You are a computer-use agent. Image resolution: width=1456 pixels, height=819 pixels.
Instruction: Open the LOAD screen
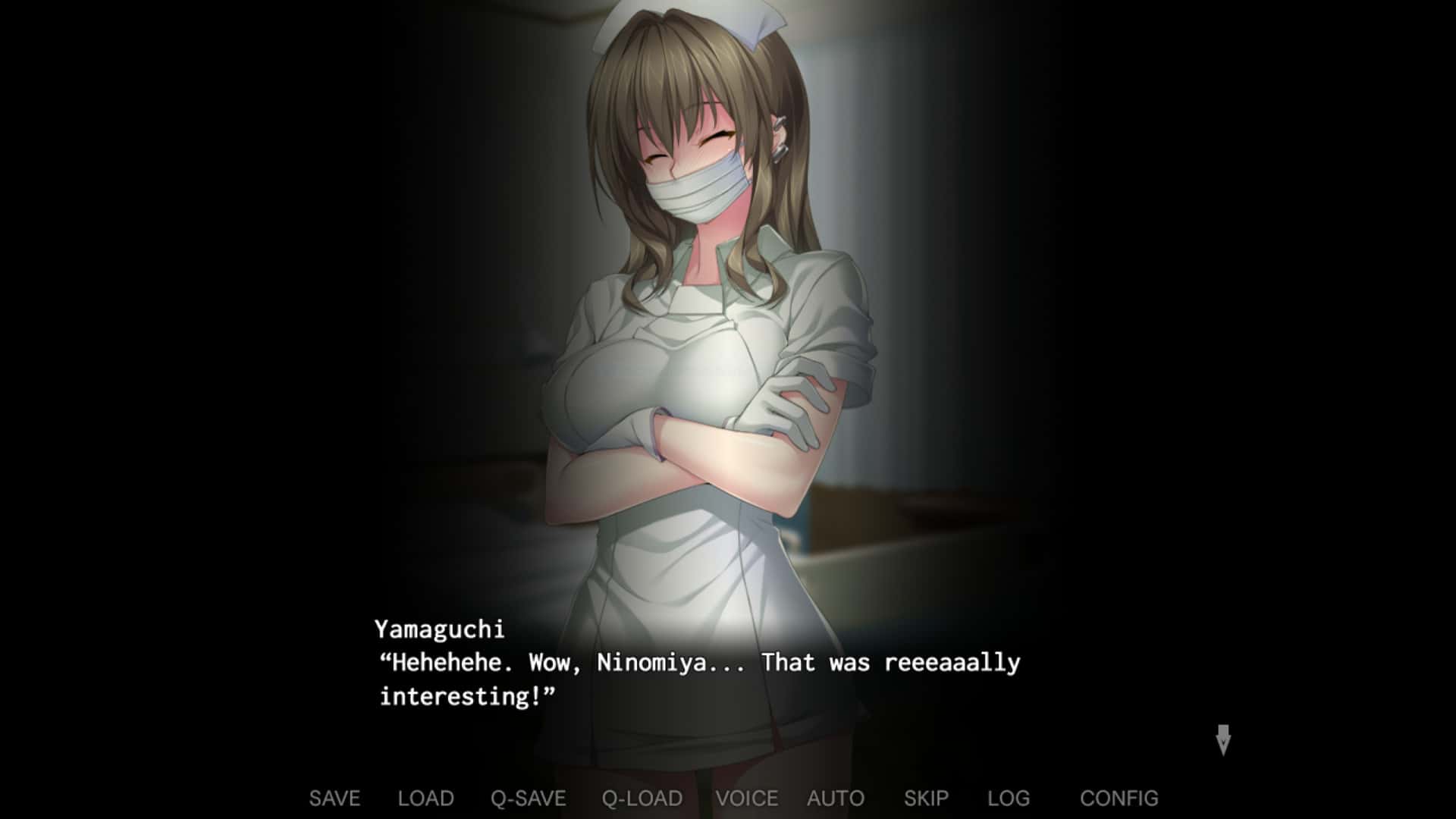click(x=424, y=798)
